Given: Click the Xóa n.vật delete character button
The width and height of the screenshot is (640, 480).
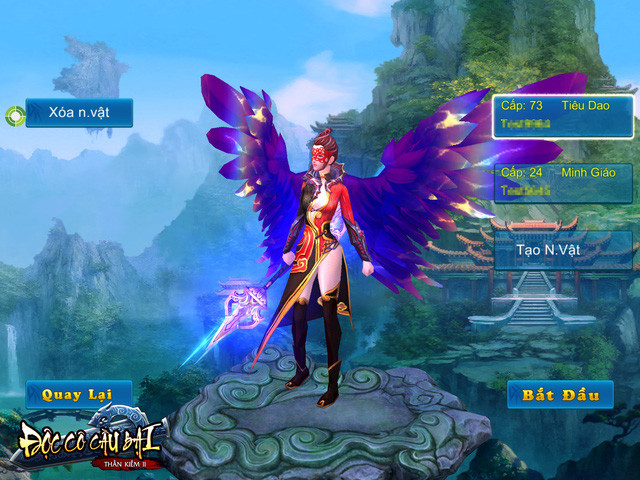Looking at the screenshot, I should tap(78, 112).
